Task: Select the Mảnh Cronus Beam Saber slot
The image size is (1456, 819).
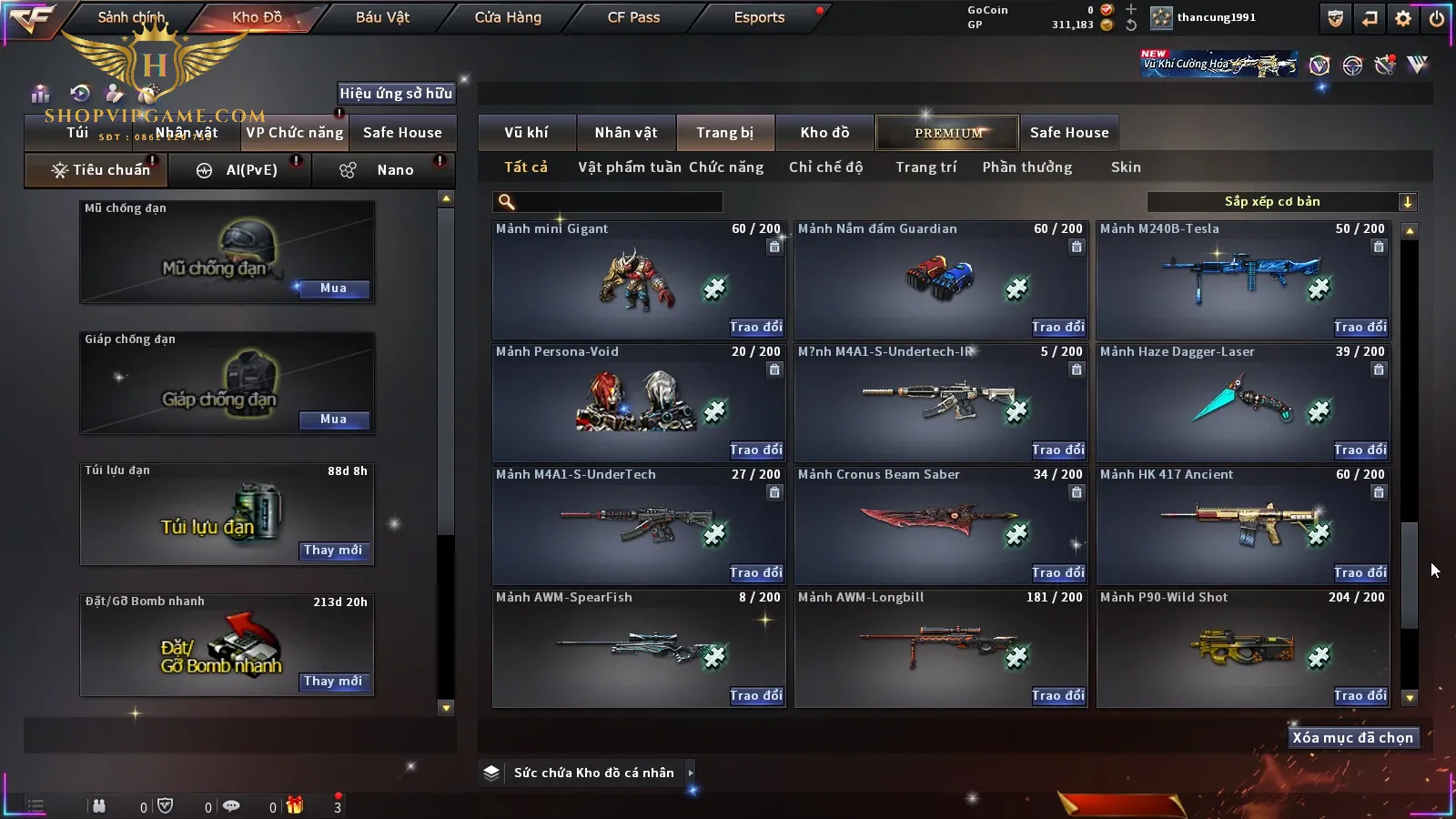Action: [940, 528]
